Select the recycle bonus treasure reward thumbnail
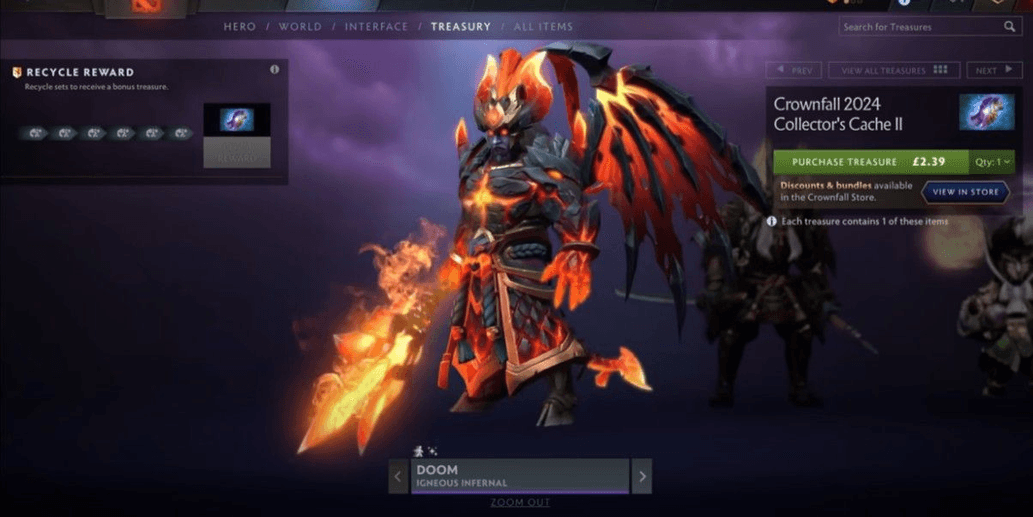This screenshot has width=1033, height=517. coord(236,121)
